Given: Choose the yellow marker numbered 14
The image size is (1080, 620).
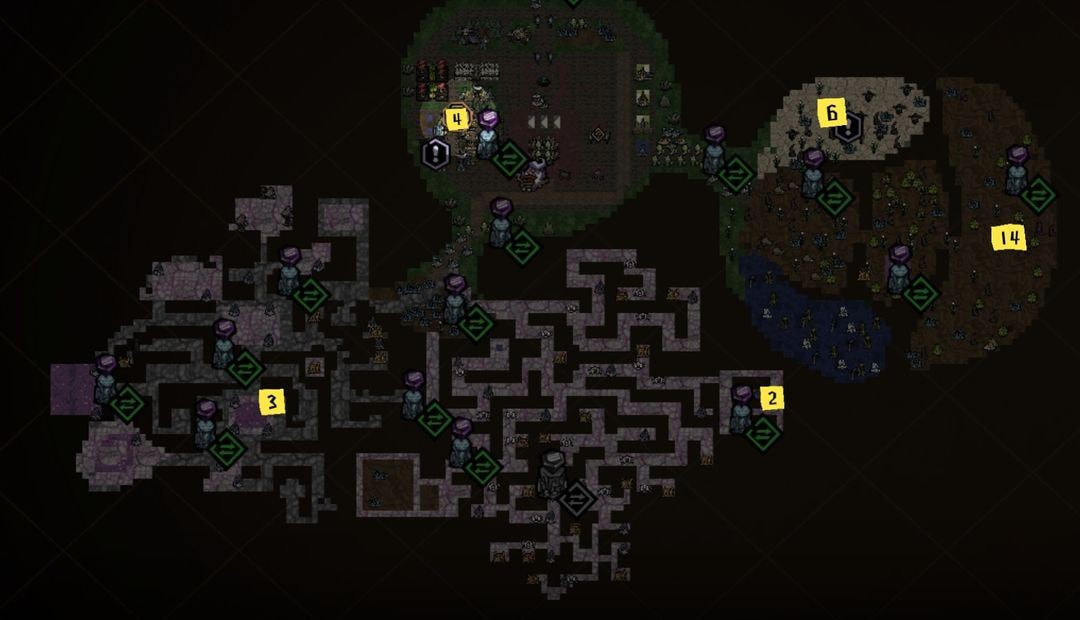Looking at the screenshot, I should [1007, 237].
